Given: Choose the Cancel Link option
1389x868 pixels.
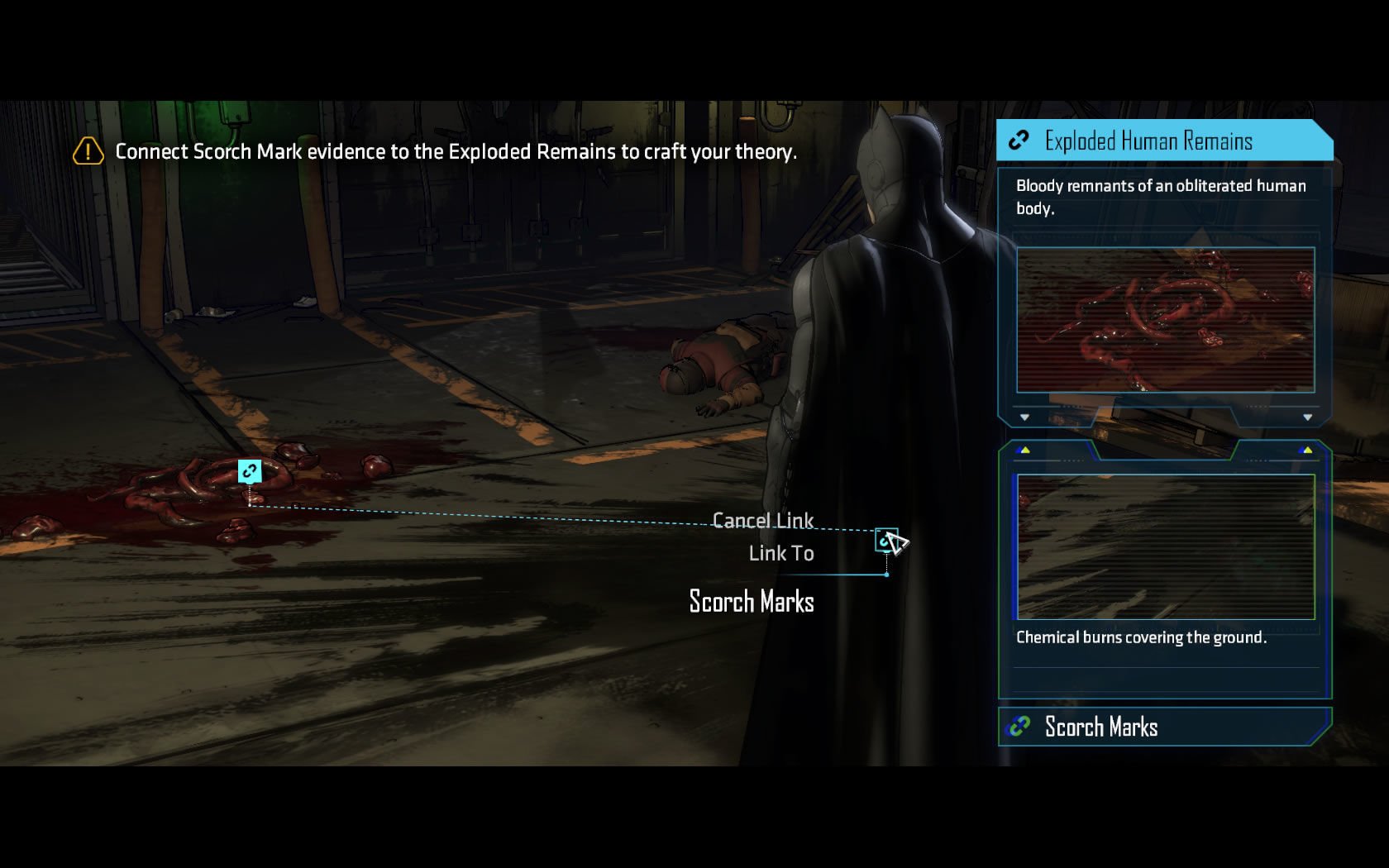Looking at the screenshot, I should tap(762, 521).
